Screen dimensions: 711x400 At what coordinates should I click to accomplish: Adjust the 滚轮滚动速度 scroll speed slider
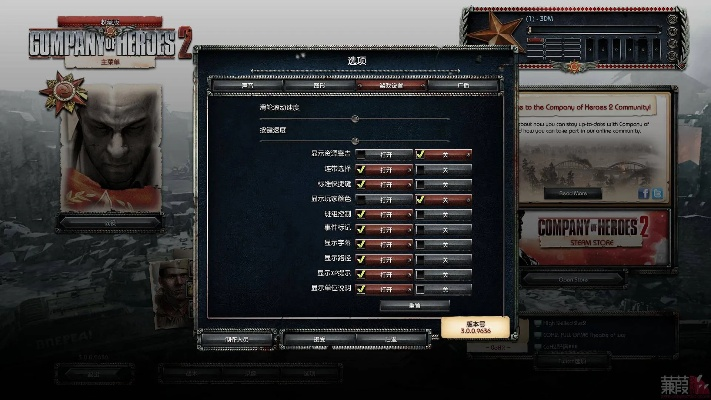[354, 118]
